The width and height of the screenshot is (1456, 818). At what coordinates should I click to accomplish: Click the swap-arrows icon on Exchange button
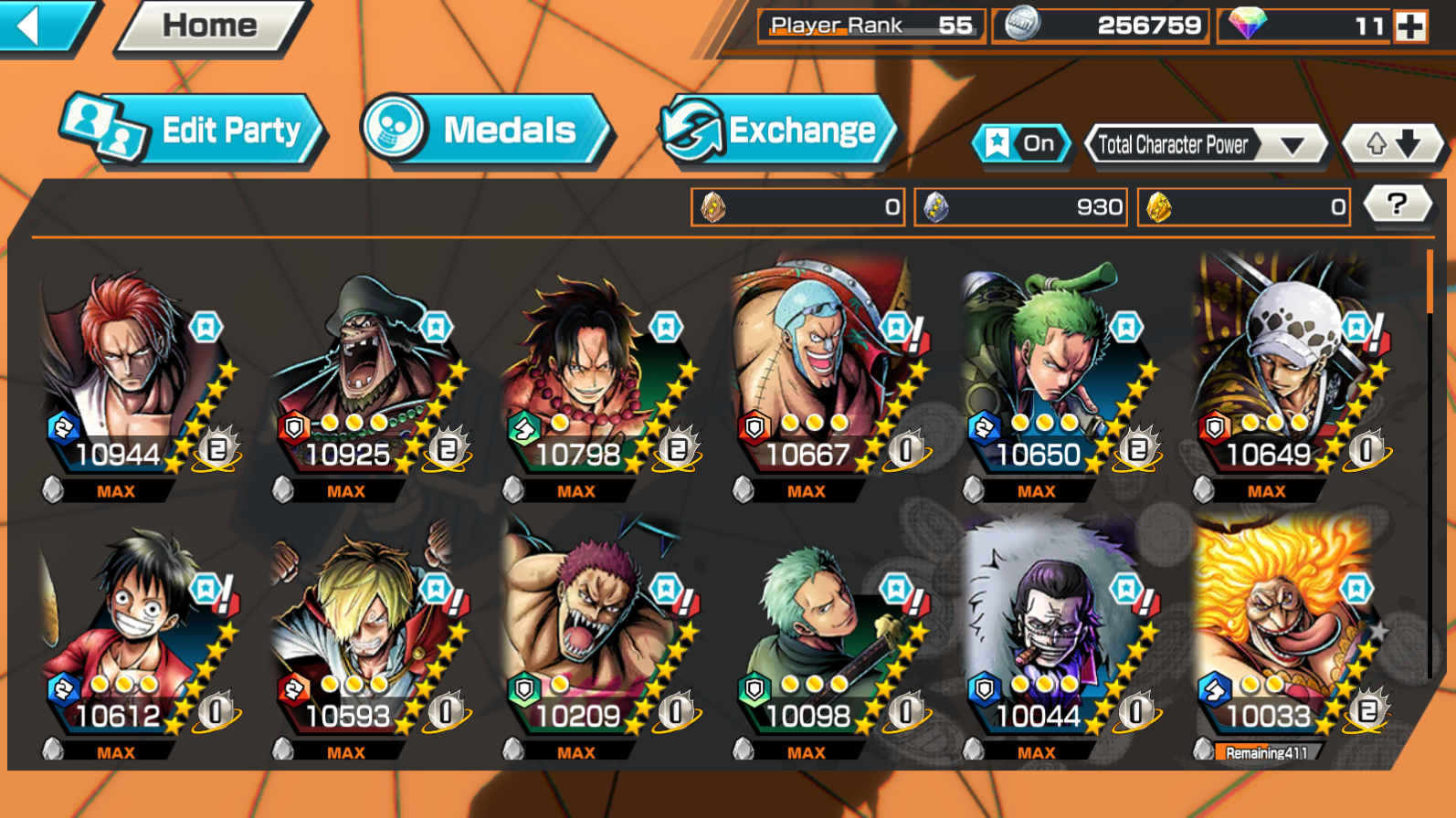coord(691,130)
